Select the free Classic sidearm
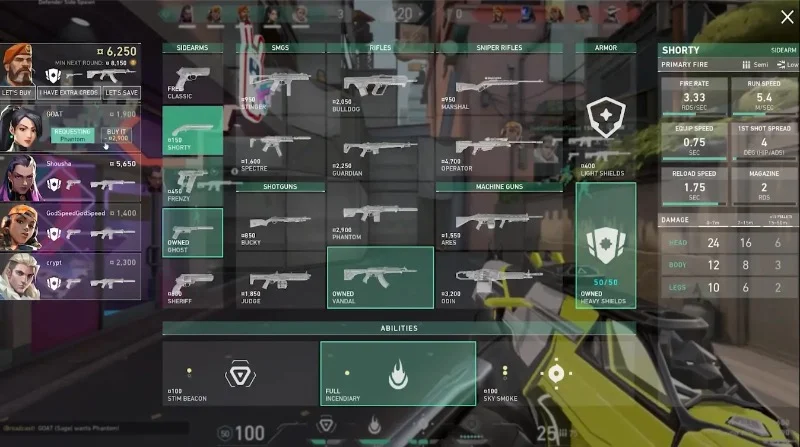This screenshot has width=800, height=447. pyautogui.click(x=192, y=81)
